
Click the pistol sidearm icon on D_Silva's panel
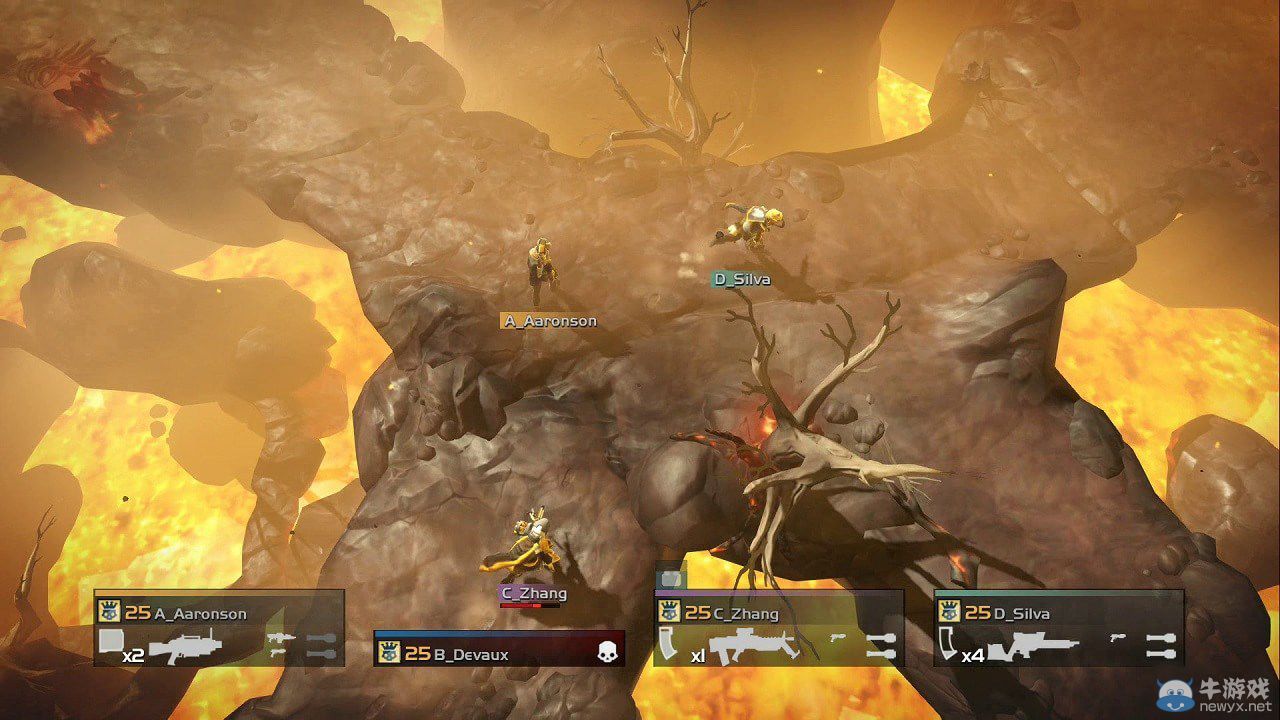1116,638
